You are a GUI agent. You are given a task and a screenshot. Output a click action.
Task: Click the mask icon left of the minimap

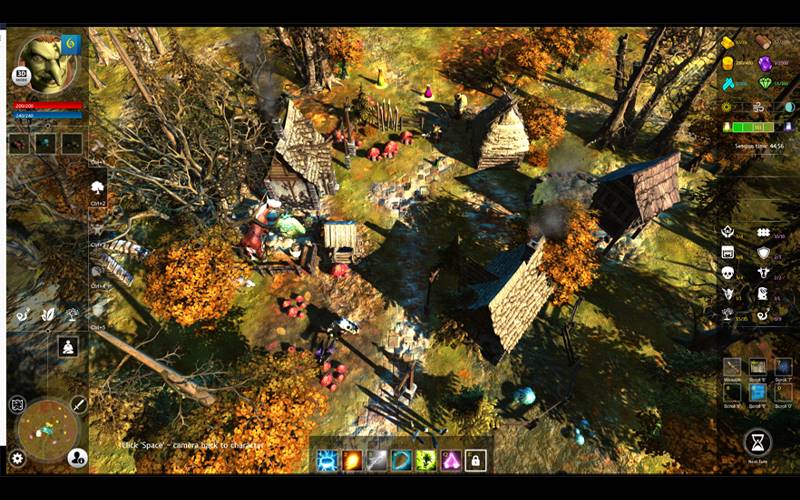(17, 404)
